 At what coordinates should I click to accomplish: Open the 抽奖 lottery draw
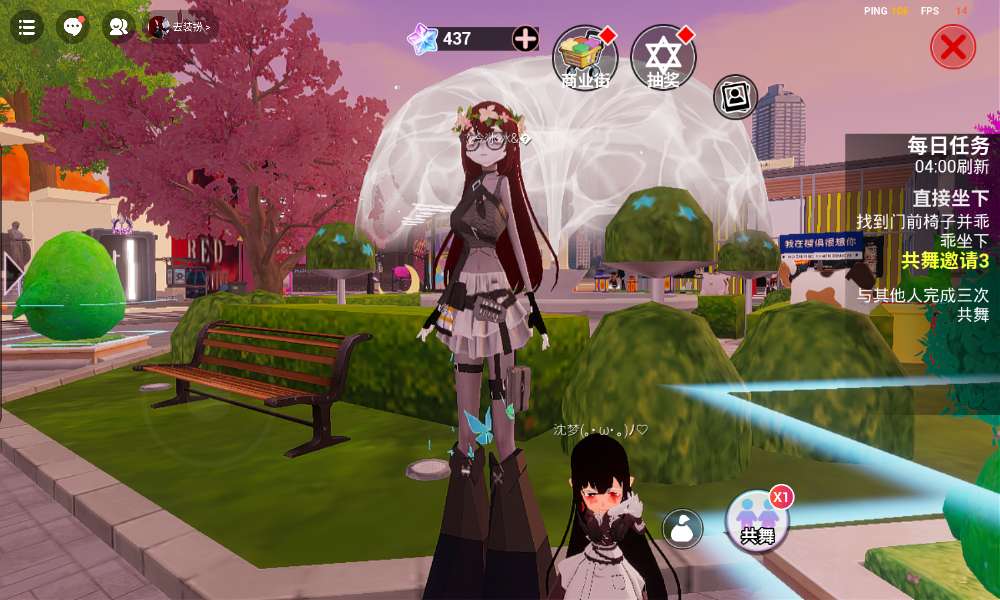point(663,58)
